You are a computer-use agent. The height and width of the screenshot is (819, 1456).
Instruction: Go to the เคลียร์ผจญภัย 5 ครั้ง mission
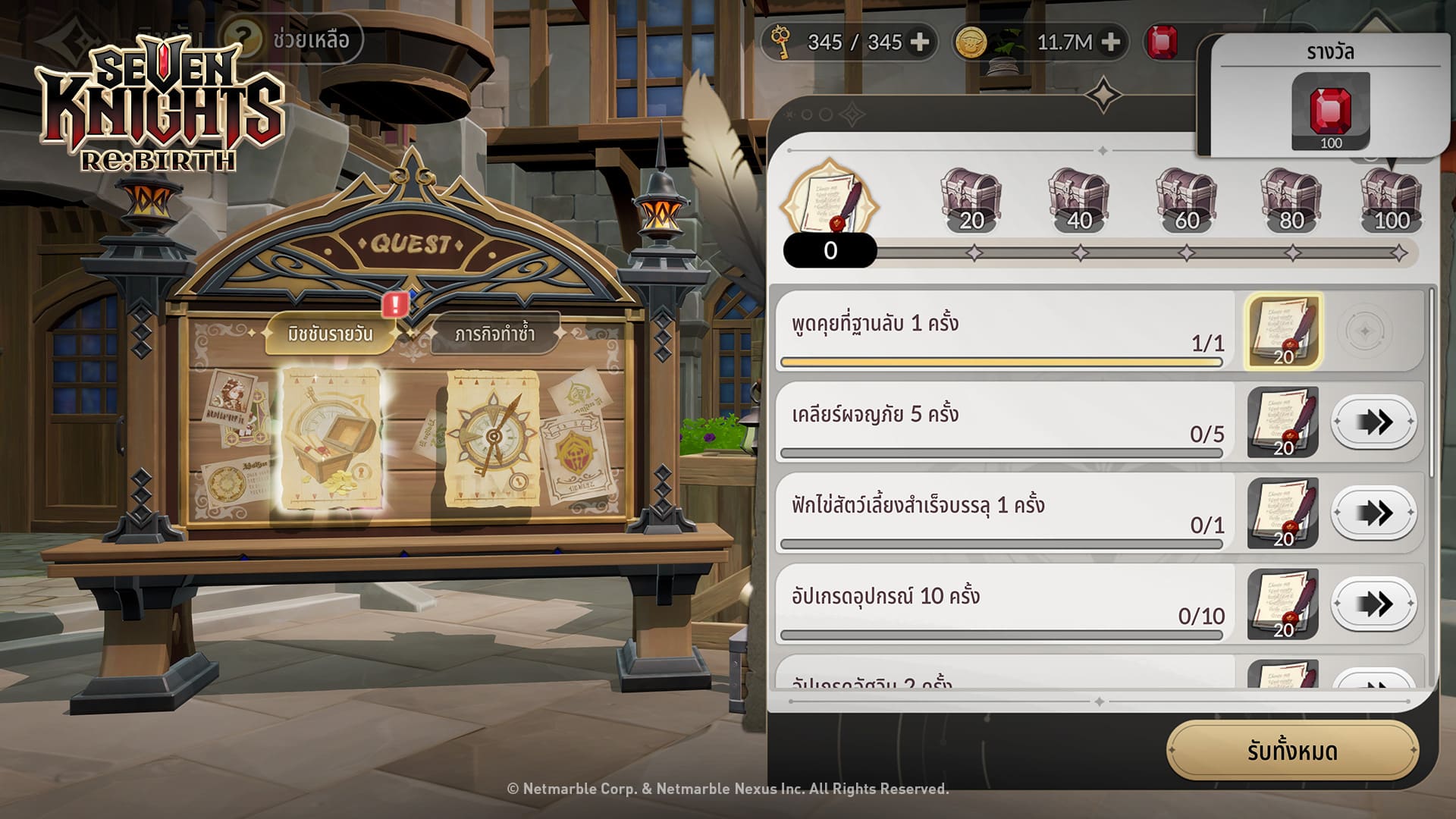pos(1373,422)
